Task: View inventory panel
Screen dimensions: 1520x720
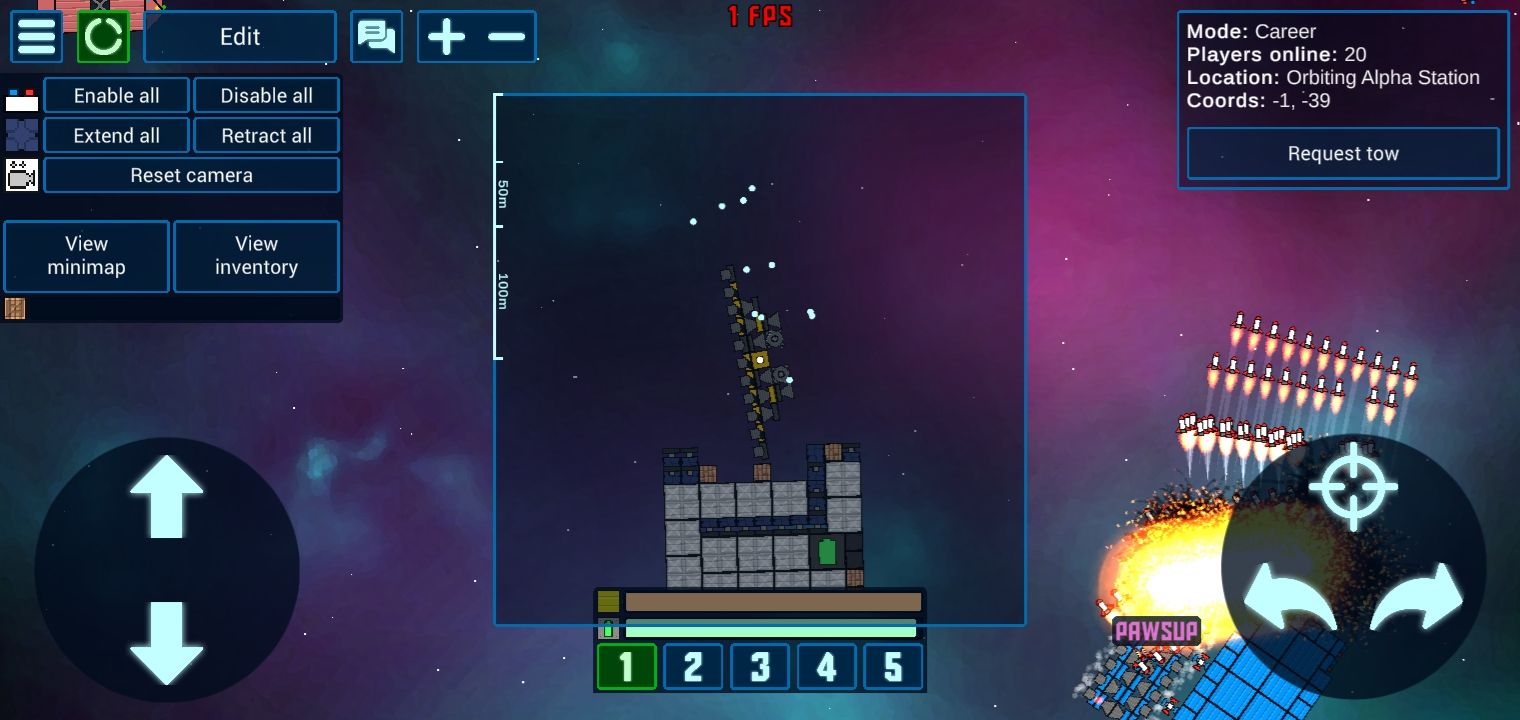Action: tap(256, 256)
